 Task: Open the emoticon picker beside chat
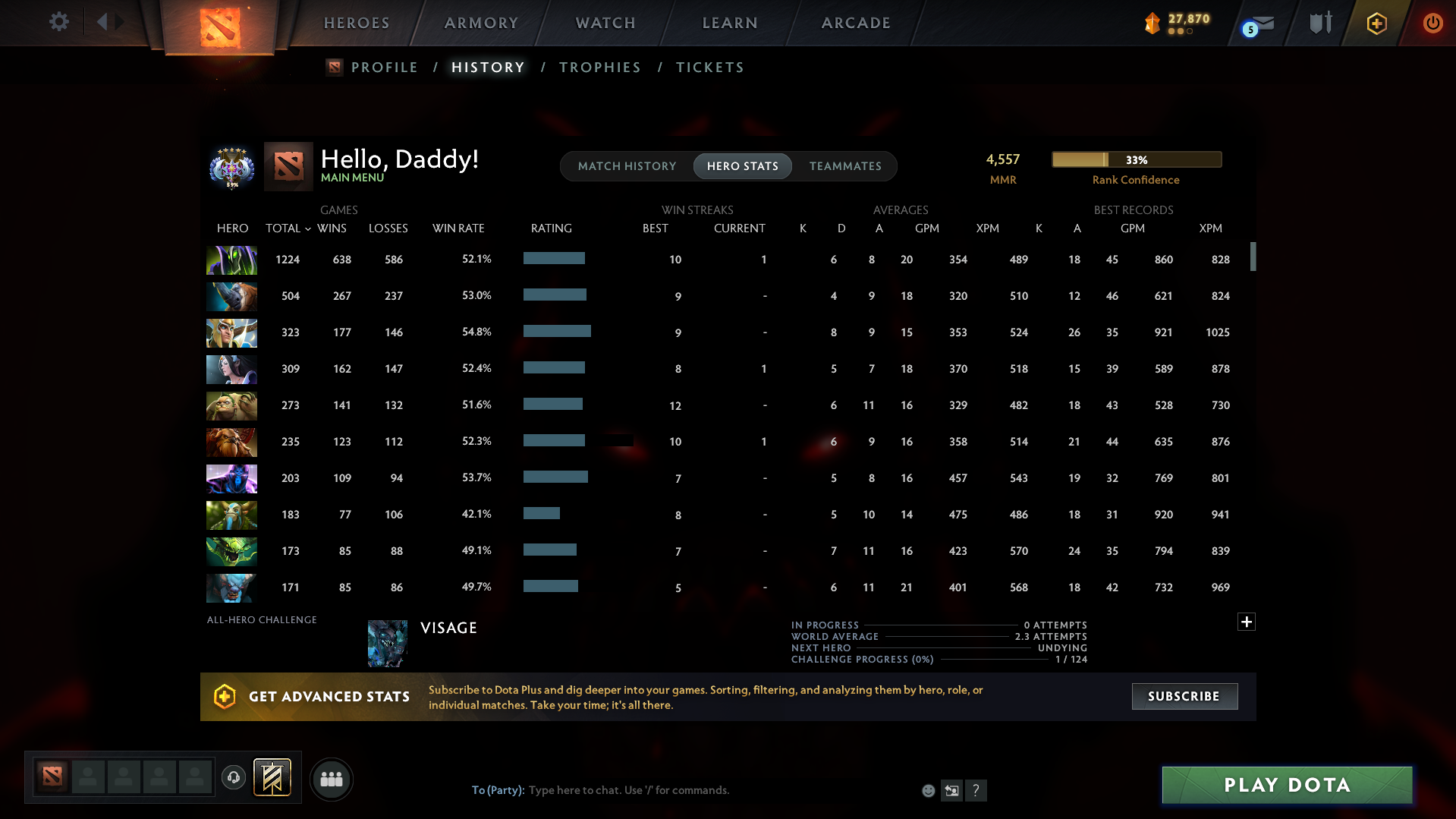coord(927,790)
